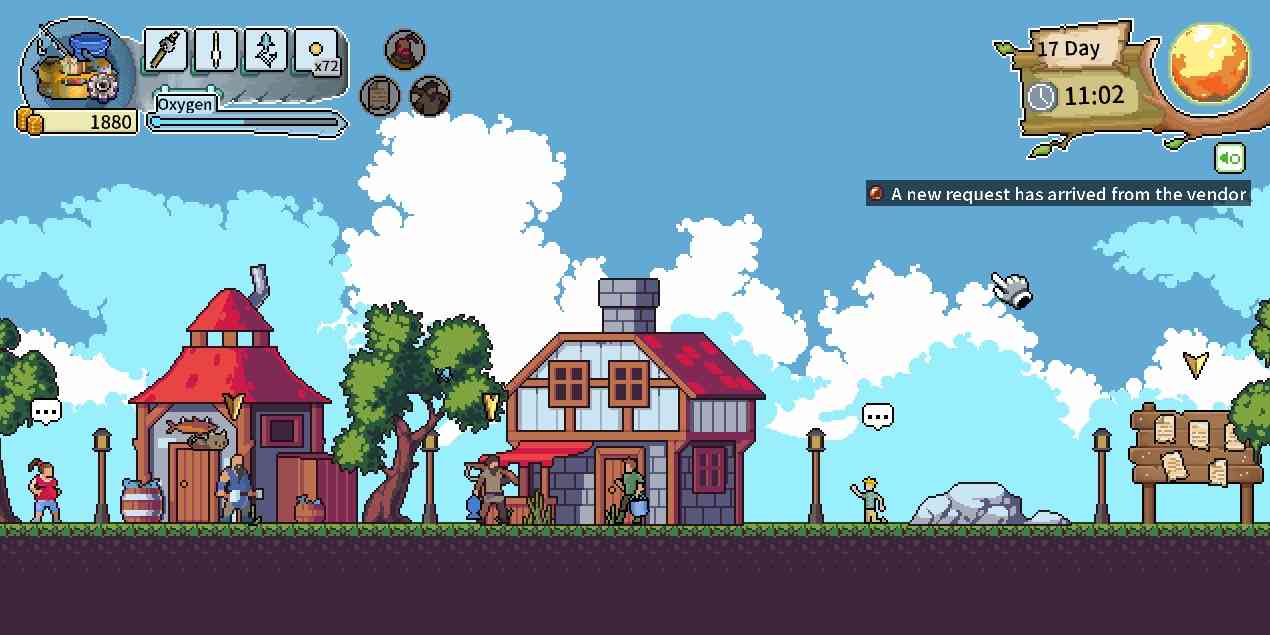Click the brown hat character portrait
1270x635 pixels.
pyautogui.click(x=430, y=96)
